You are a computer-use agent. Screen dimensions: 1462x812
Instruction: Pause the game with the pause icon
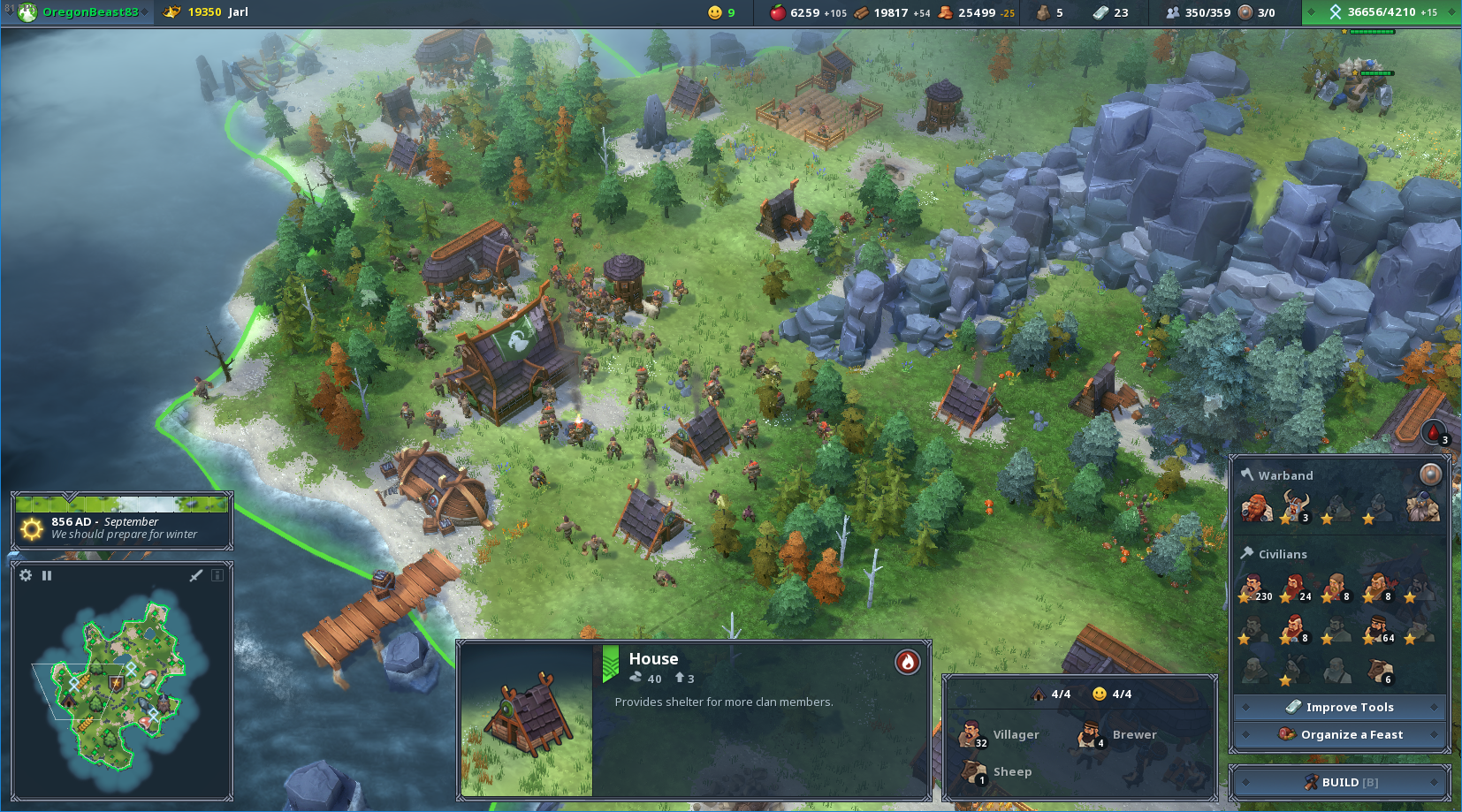pyautogui.click(x=47, y=575)
